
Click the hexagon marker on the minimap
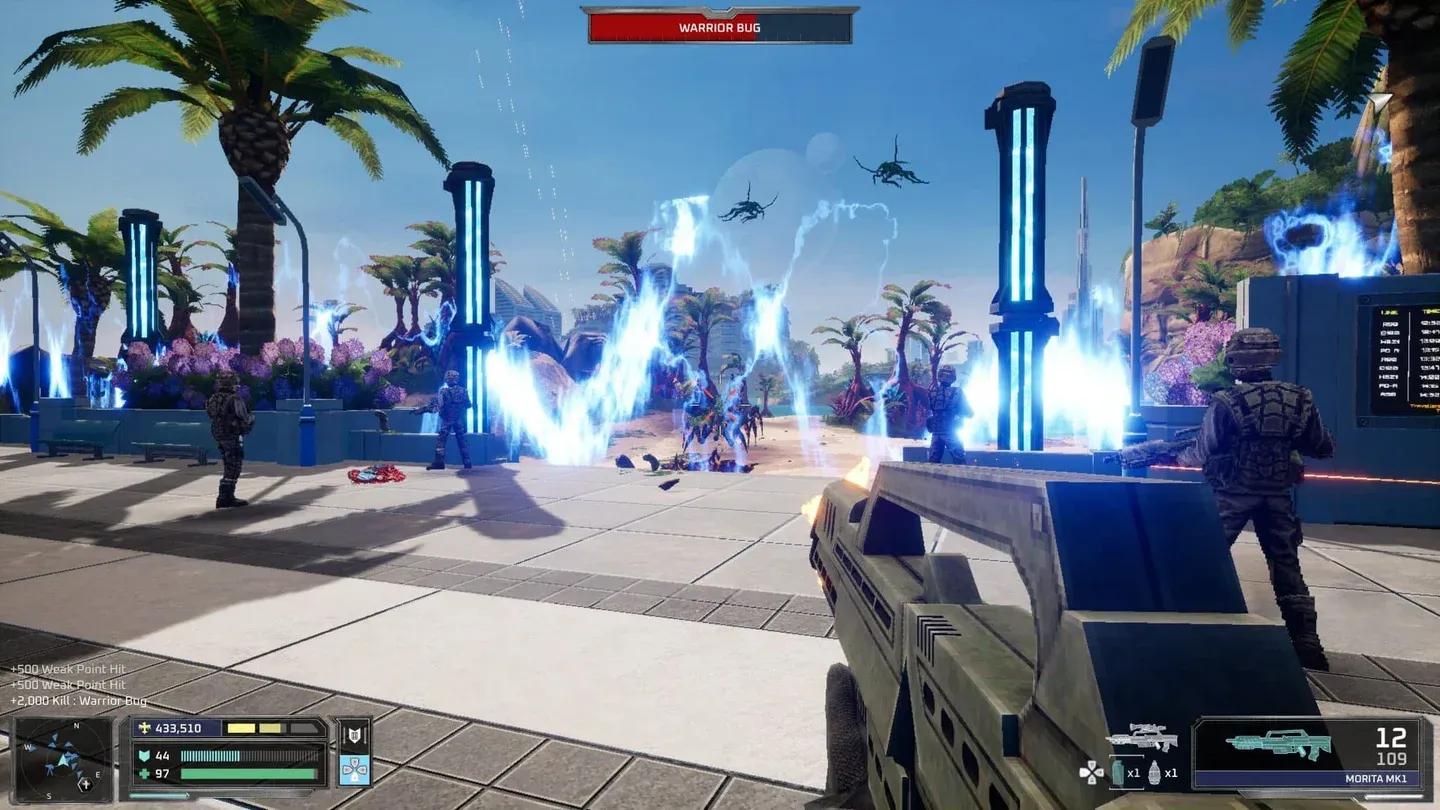coord(86,786)
